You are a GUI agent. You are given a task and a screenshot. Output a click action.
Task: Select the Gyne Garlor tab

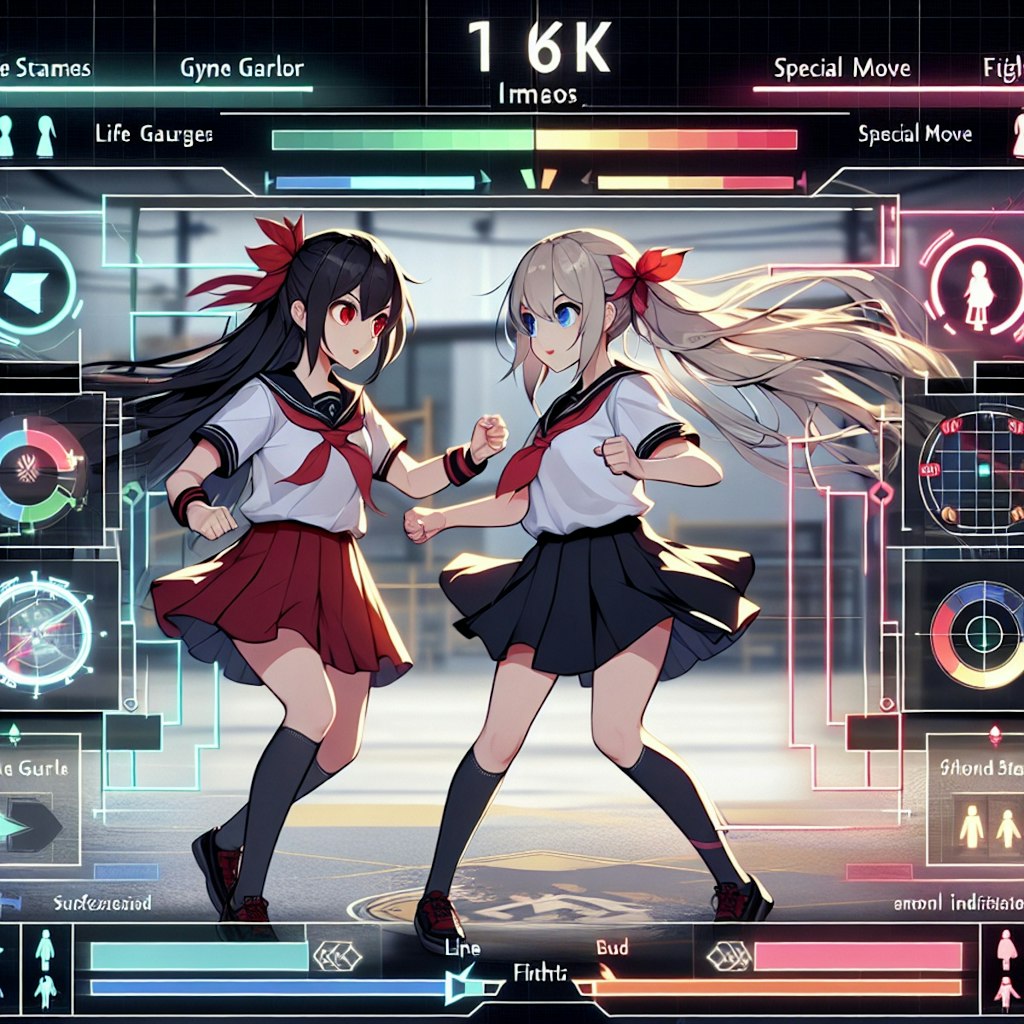coord(242,69)
